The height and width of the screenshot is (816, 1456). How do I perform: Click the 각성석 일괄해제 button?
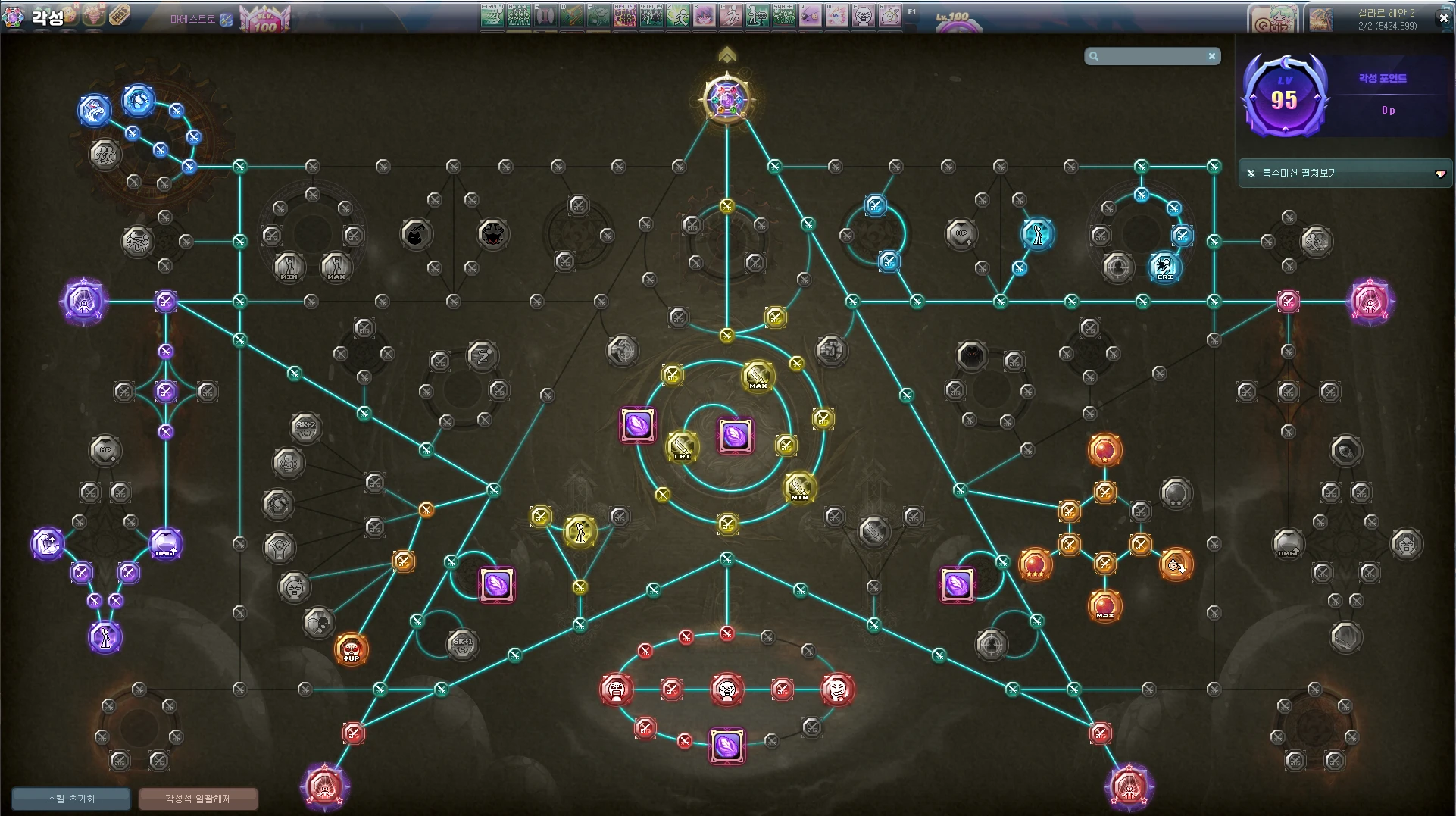[198, 799]
